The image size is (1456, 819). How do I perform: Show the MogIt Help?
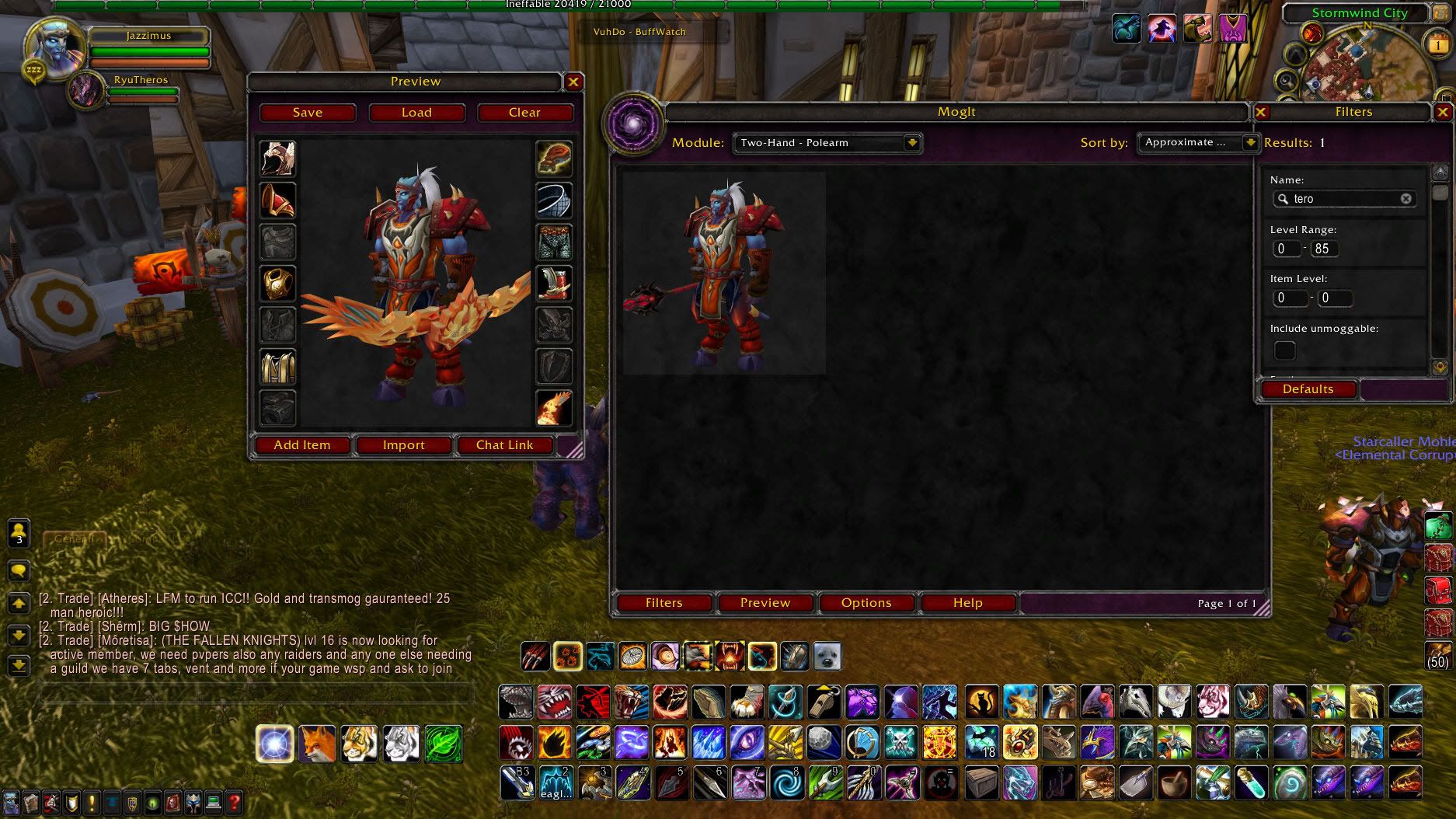coord(967,603)
